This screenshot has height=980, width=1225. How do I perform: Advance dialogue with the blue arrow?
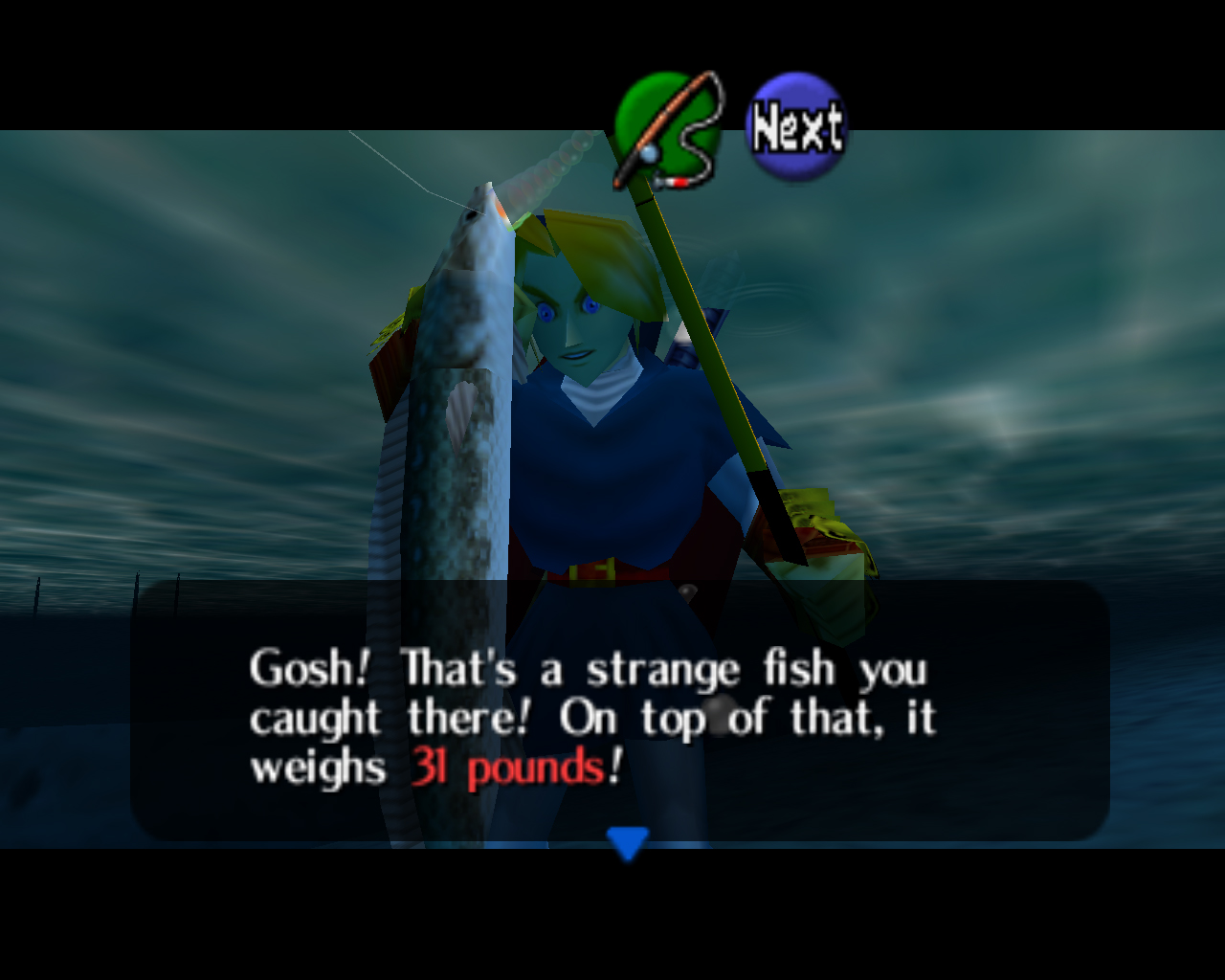tap(628, 842)
